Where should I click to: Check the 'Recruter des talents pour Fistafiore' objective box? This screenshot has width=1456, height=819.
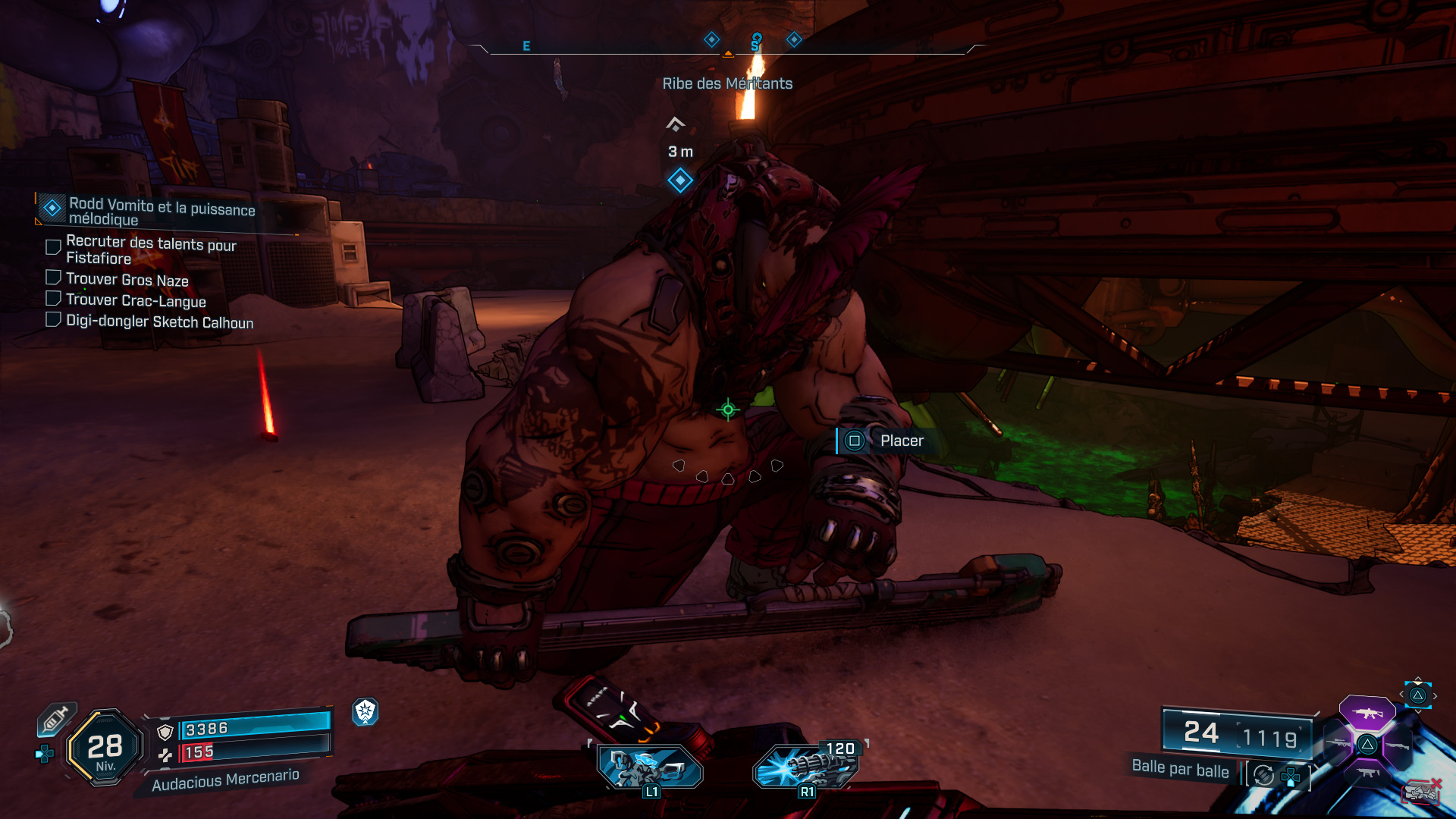(x=53, y=246)
